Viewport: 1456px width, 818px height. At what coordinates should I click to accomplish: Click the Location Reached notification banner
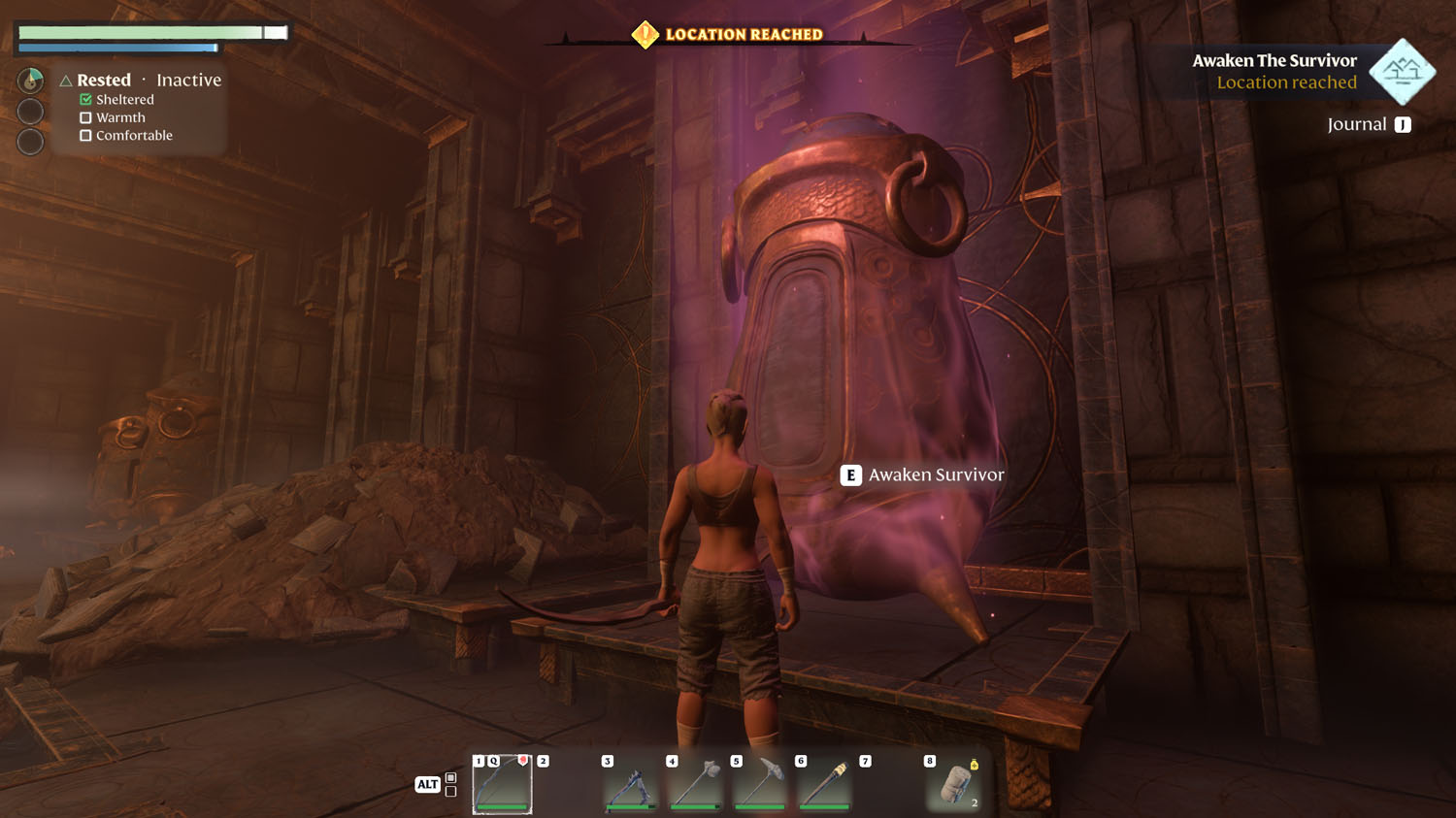point(730,35)
